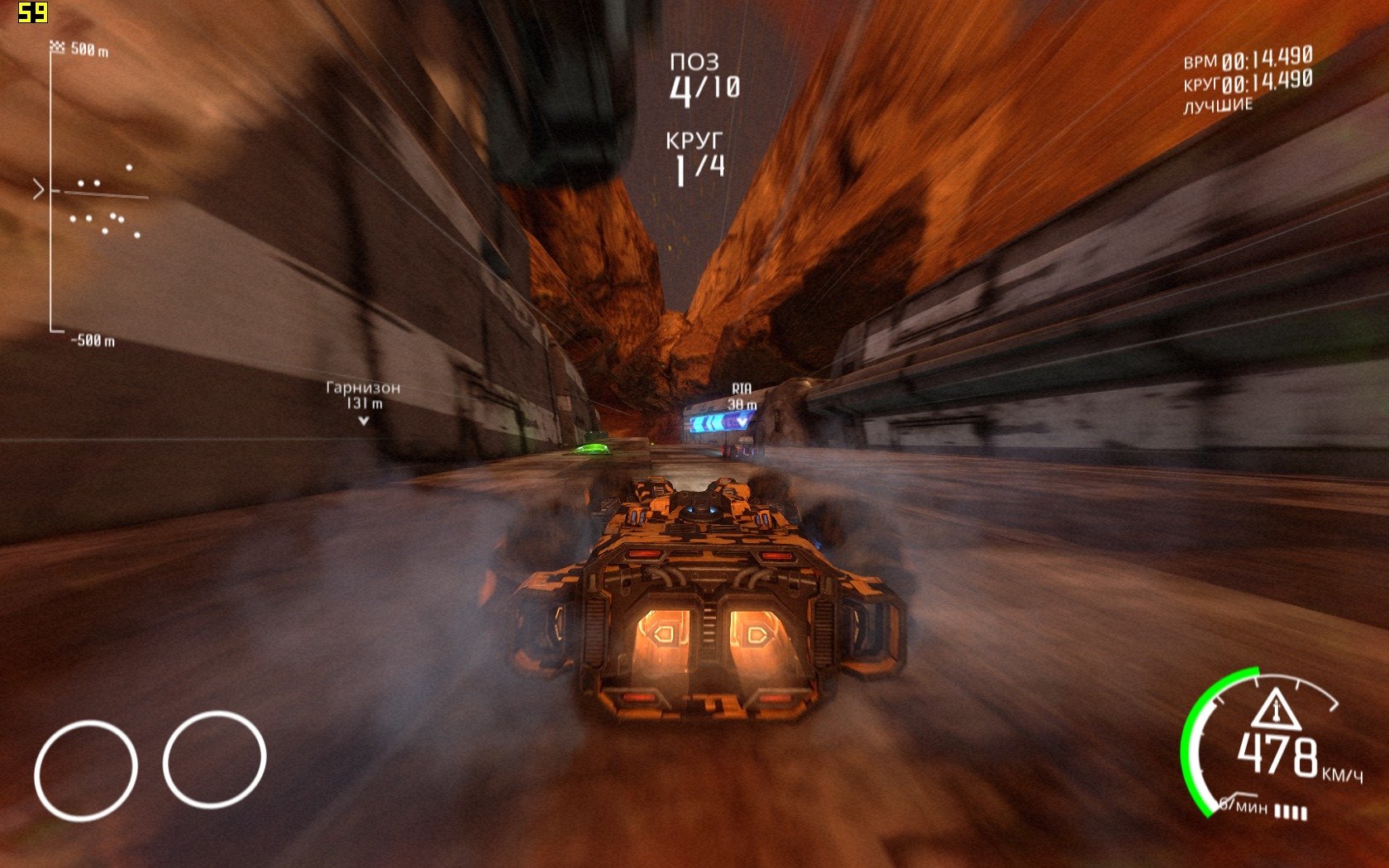Select the Гарнизон opponent marker
This screenshot has width=1389, height=868.
point(363,403)
